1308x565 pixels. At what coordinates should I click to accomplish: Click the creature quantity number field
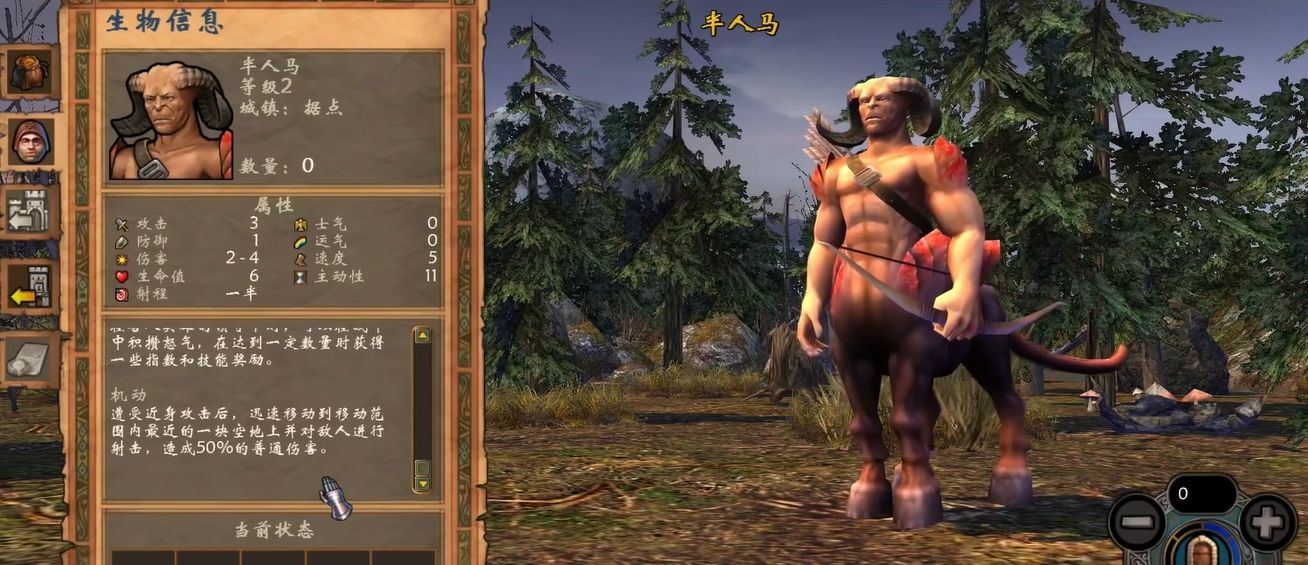click(x=1201, y=494)
